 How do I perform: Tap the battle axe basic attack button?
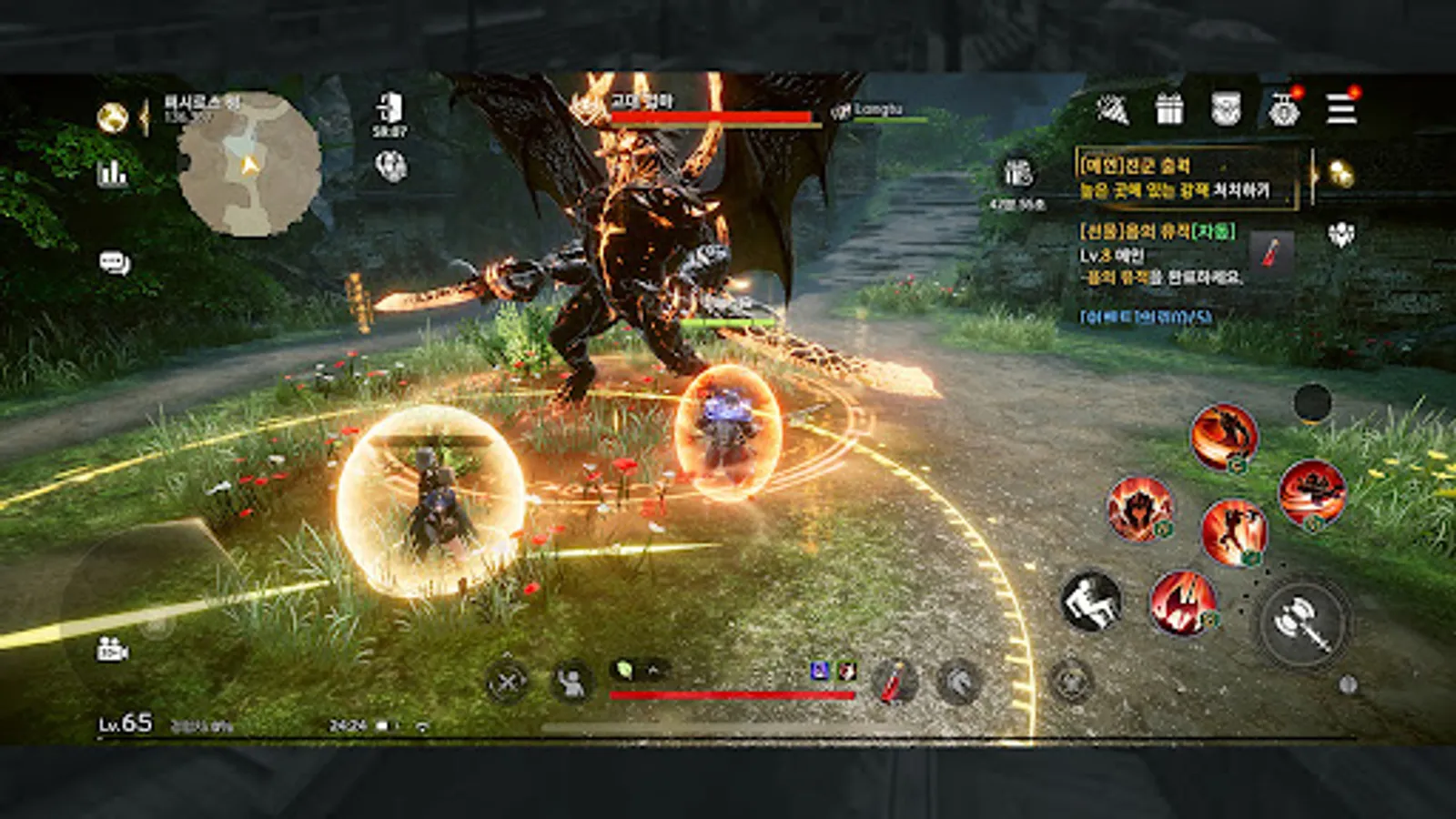(x=1302, y=622)
